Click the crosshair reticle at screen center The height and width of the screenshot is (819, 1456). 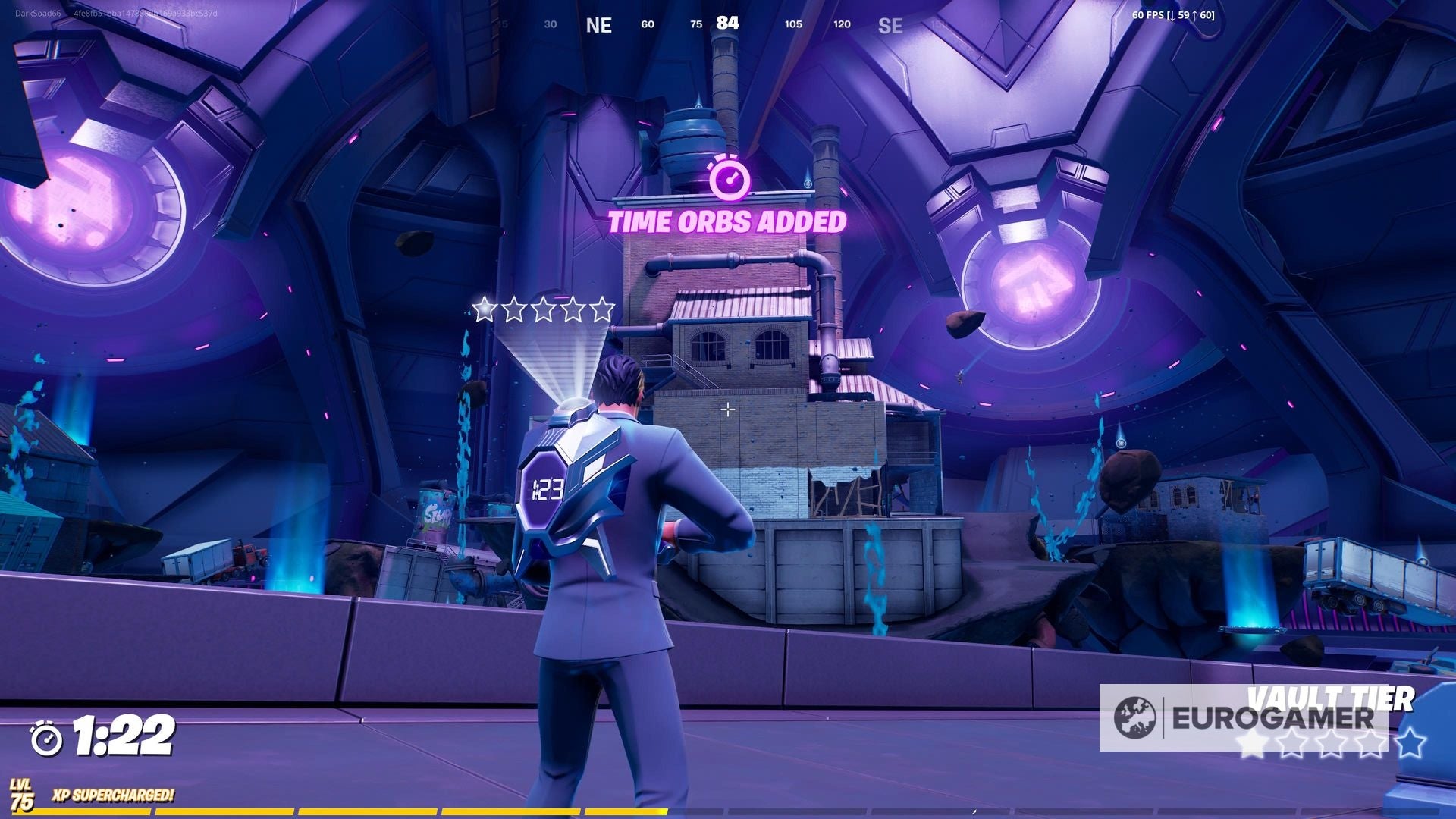coord(729,408)
